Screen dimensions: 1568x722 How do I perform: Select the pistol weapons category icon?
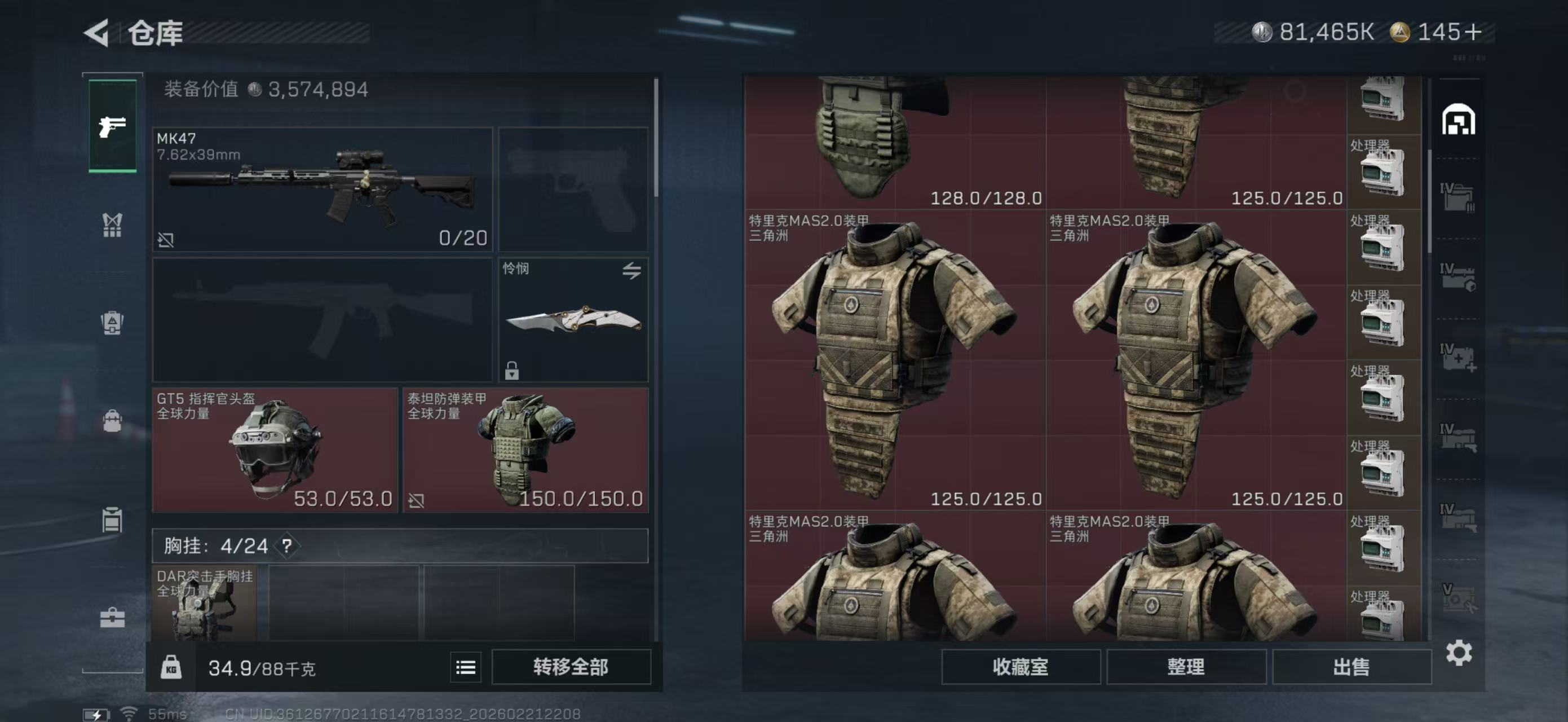[112, 126]
